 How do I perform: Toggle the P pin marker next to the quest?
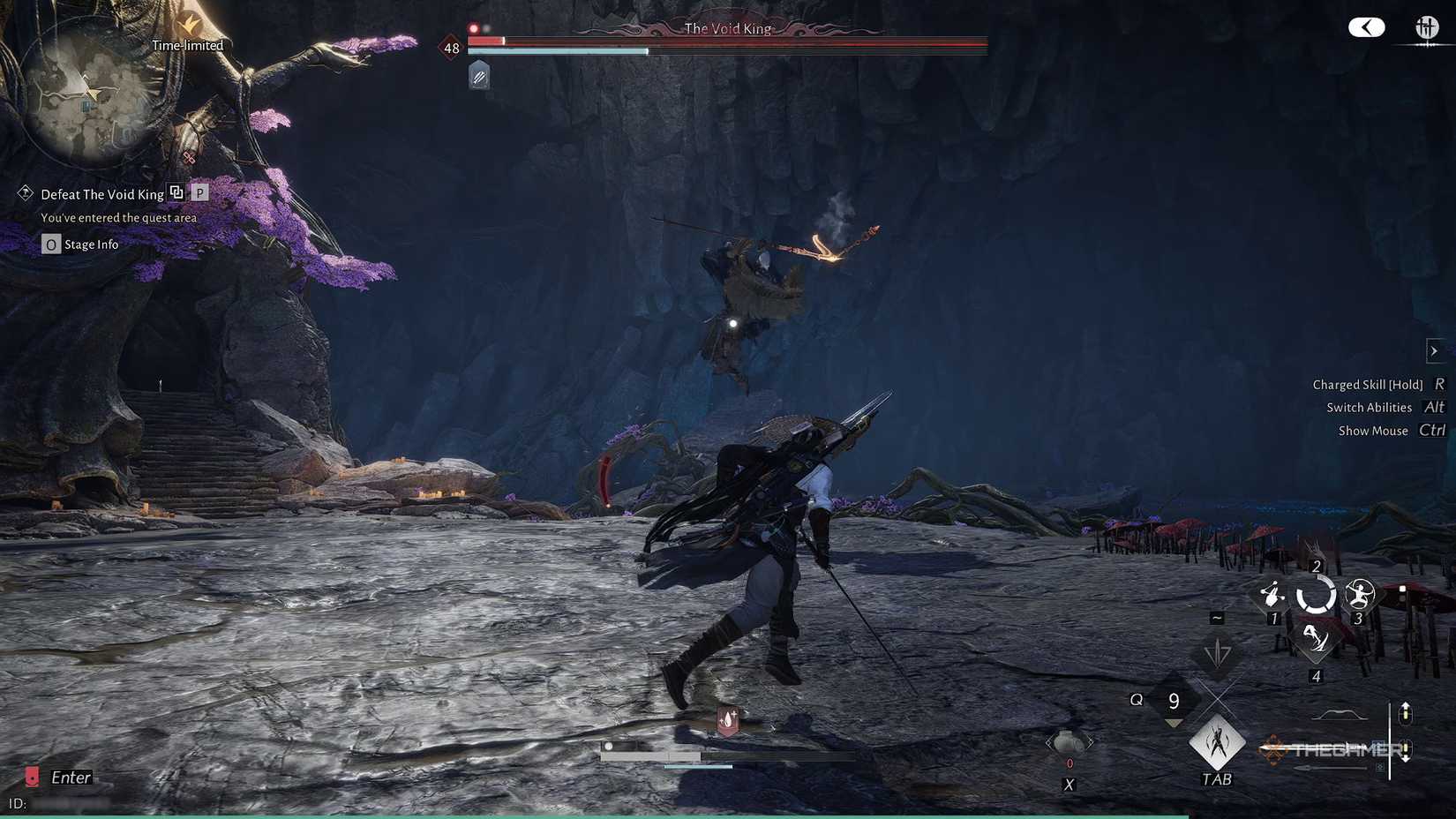click(199, 192)
